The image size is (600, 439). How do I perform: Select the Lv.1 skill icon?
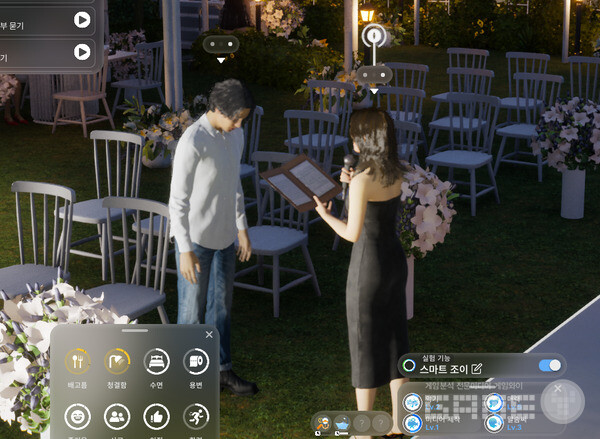[x=413, y=423]
